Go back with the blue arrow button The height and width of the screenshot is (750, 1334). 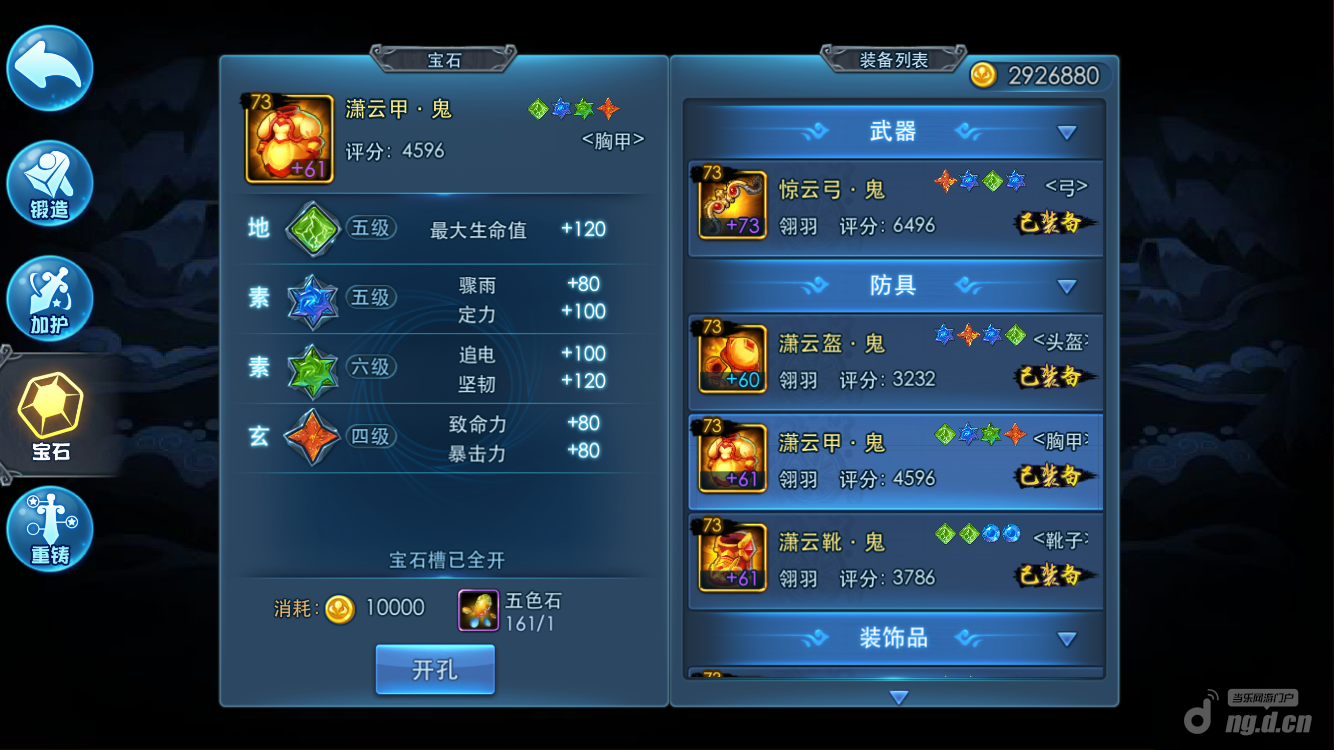50,68
